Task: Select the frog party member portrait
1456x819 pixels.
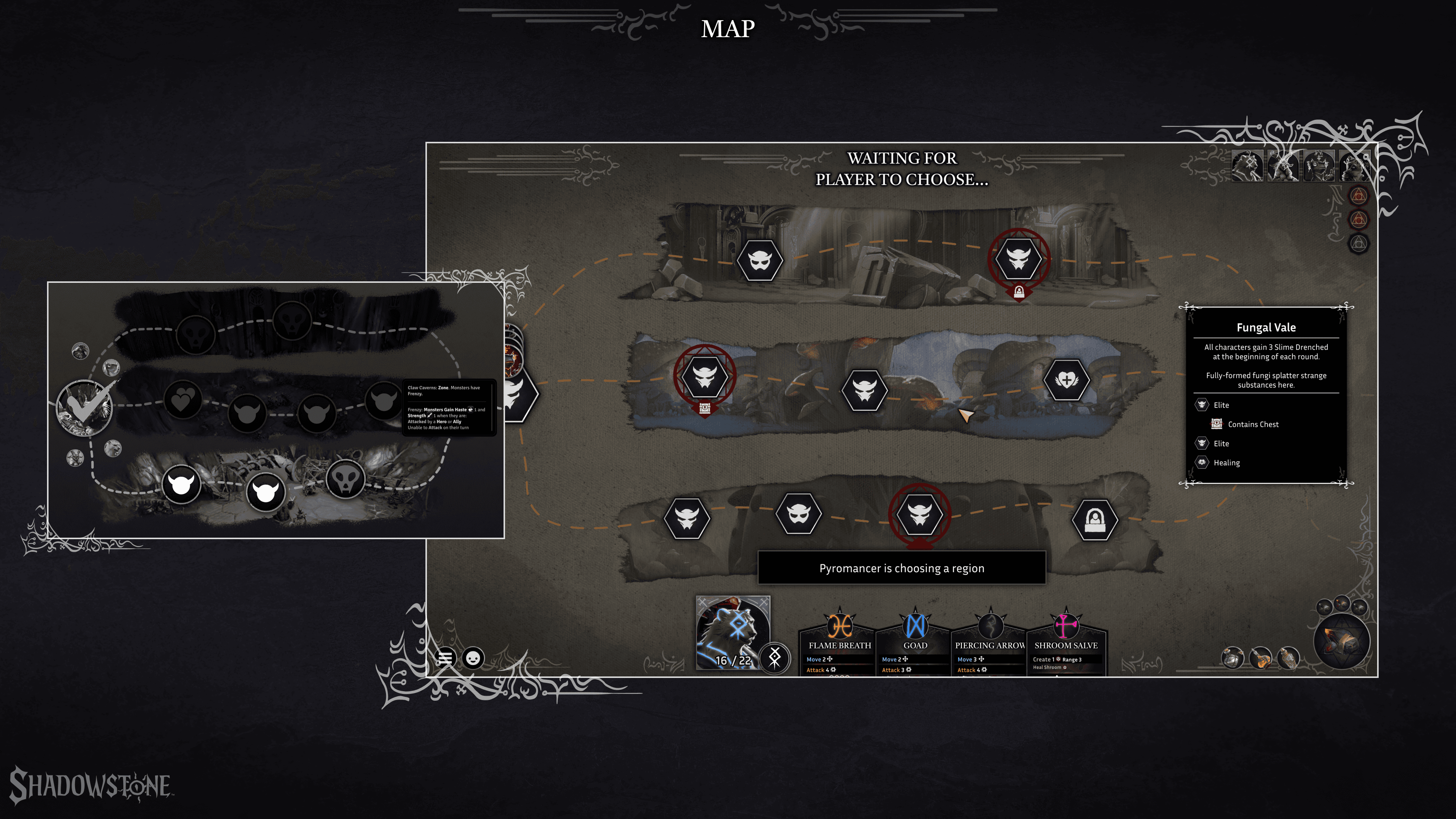Action: pyautogui.click(x=1319, y=166)
